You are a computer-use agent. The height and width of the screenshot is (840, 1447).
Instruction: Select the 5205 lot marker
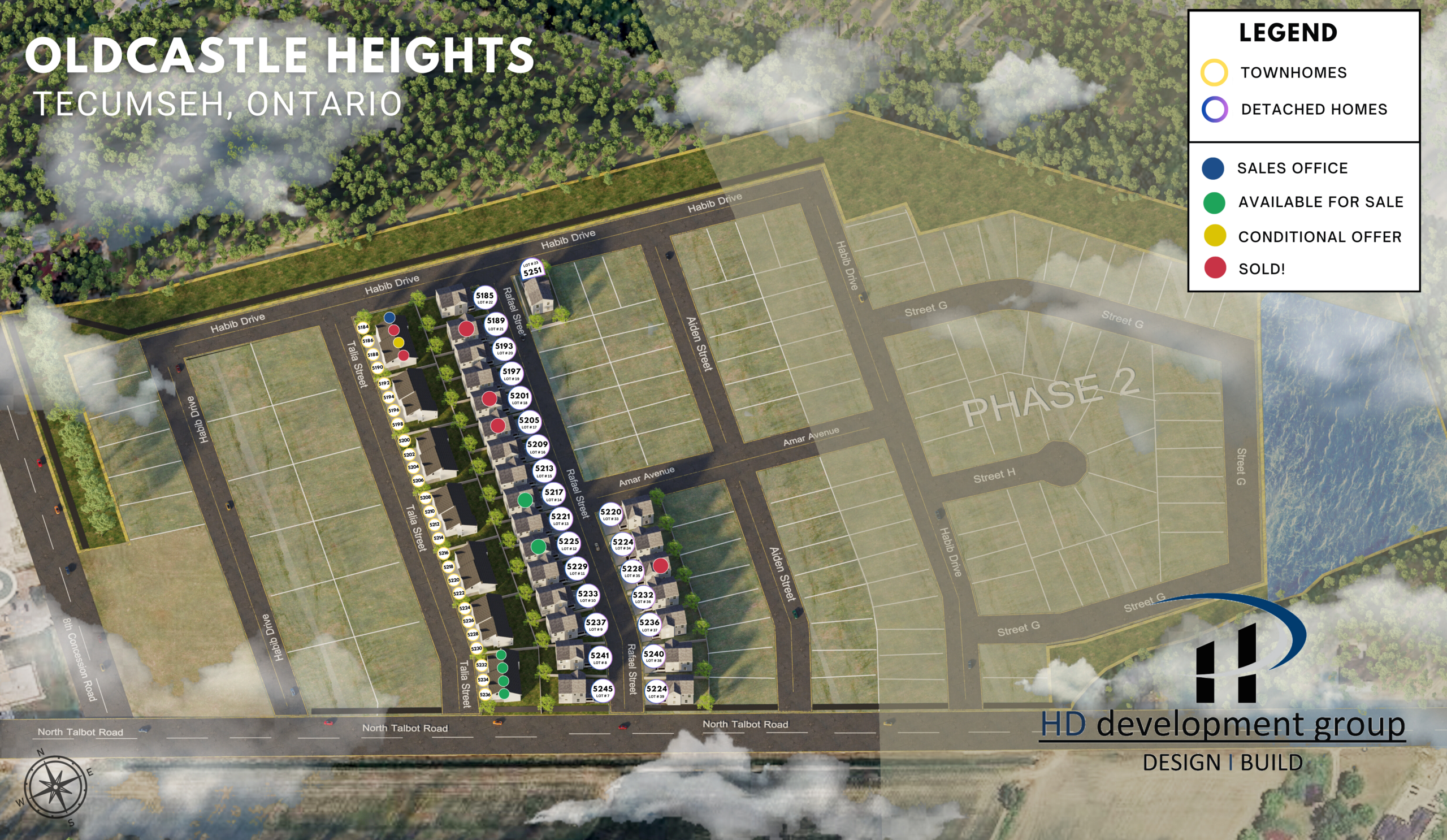click(528, 422)
